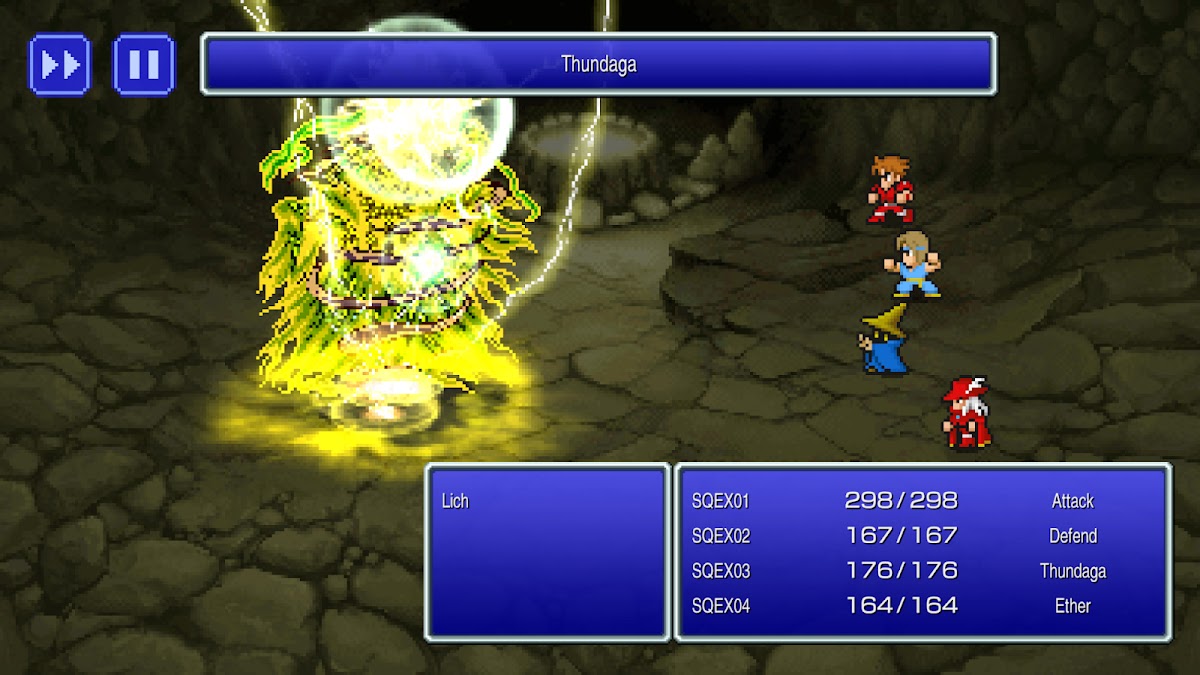1200x675 pixels.
Task: Click the SQEX04 party member row
Action: [721, 606]
